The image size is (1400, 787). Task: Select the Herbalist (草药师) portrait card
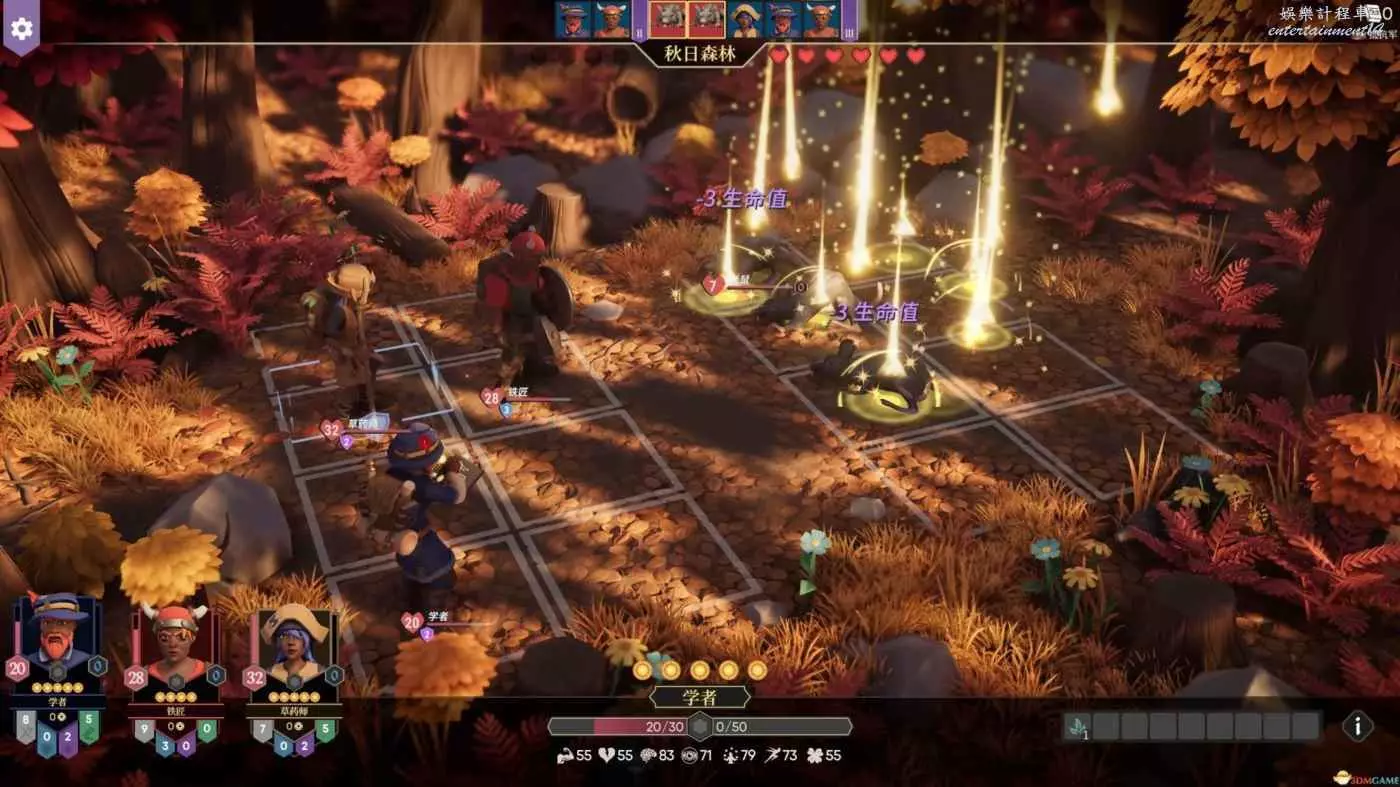pos(293,644)
